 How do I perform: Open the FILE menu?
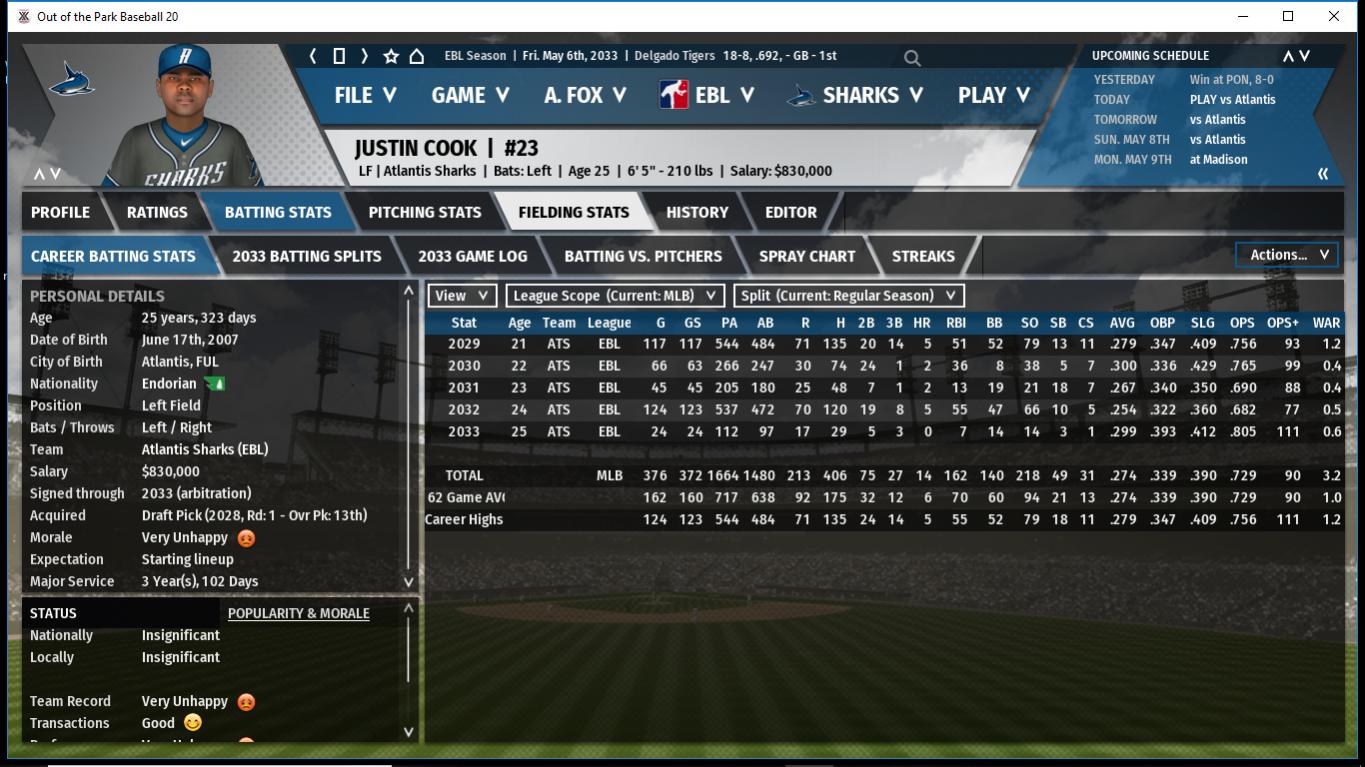pos(364,95)
